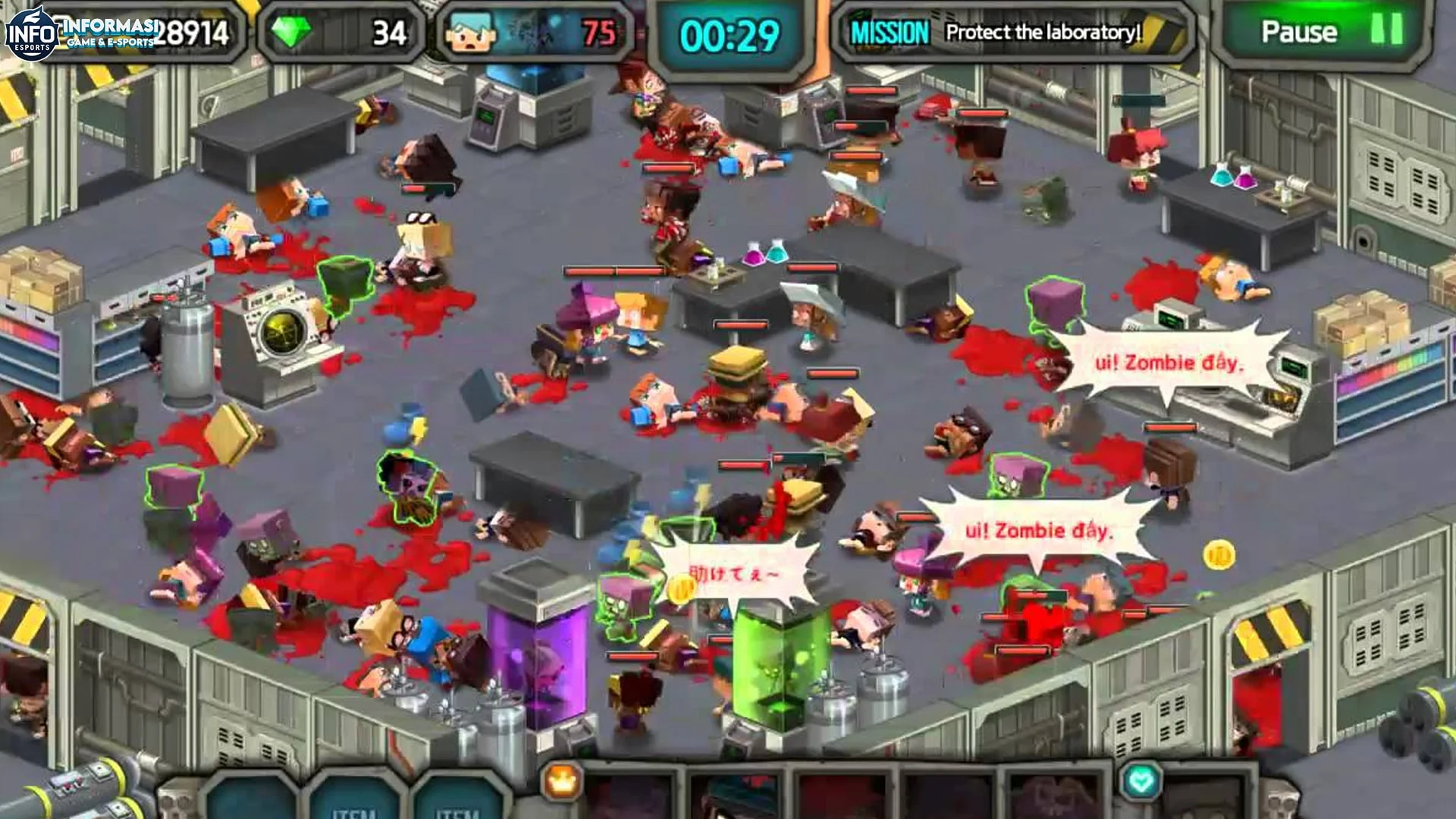1456x819 pixels.
Task: Open the Mission objective banner
Action: click(1013, 33)
